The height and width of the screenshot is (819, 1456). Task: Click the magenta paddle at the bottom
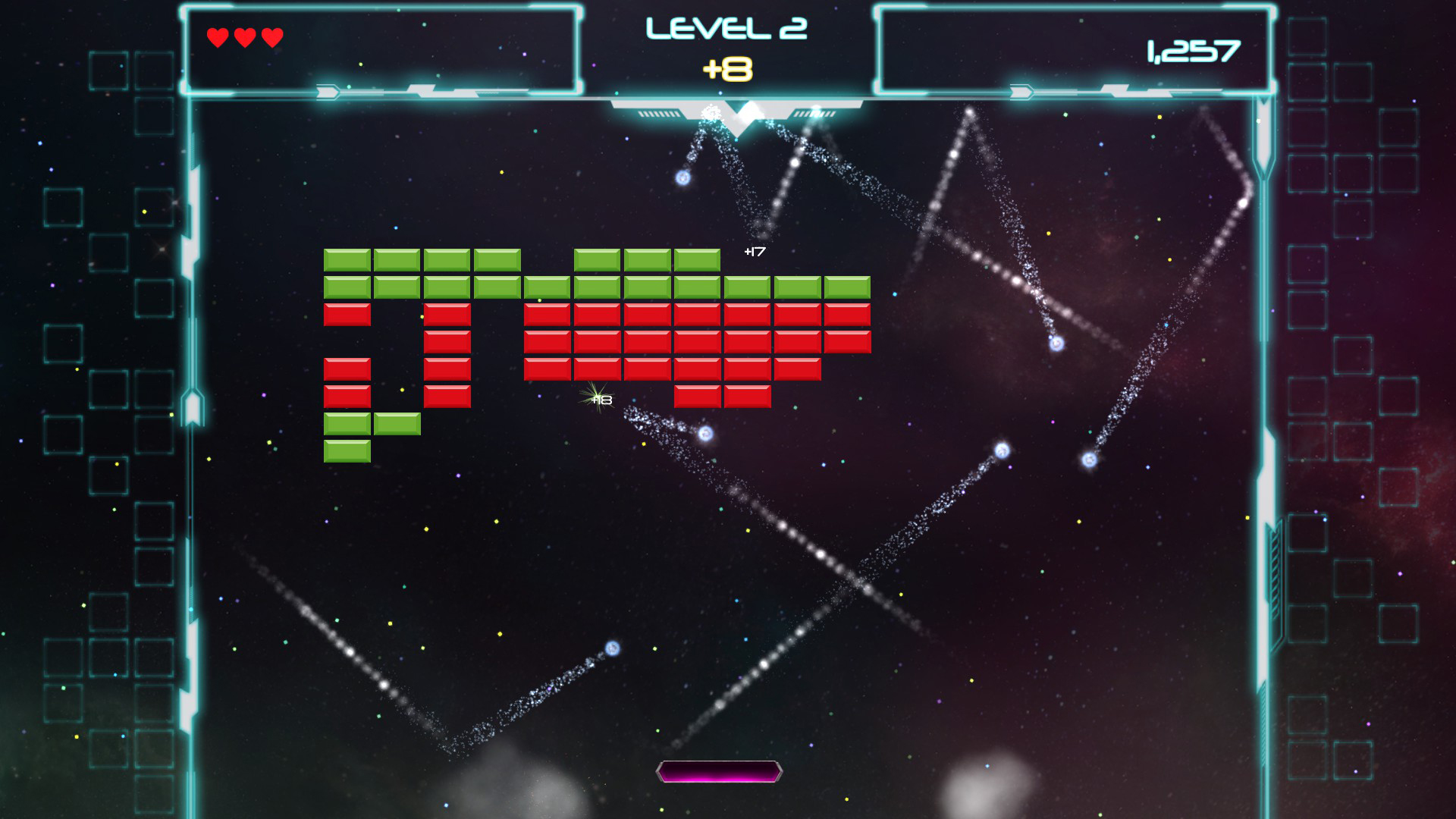pyautogui.click(x=718, y=772)
